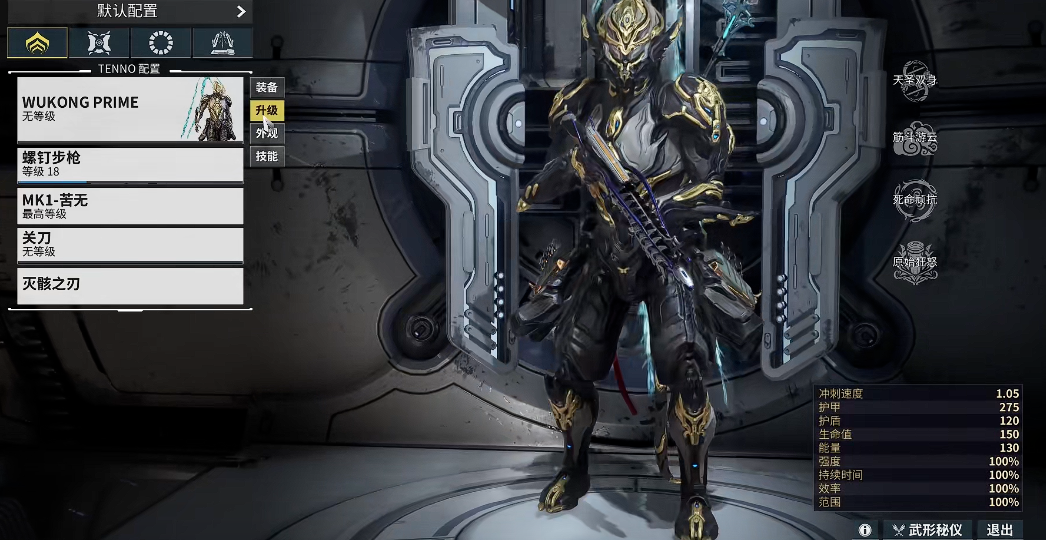Select the dotted ring gear tab
This screenshot has height=540, width=1046.
pos(161,43)
